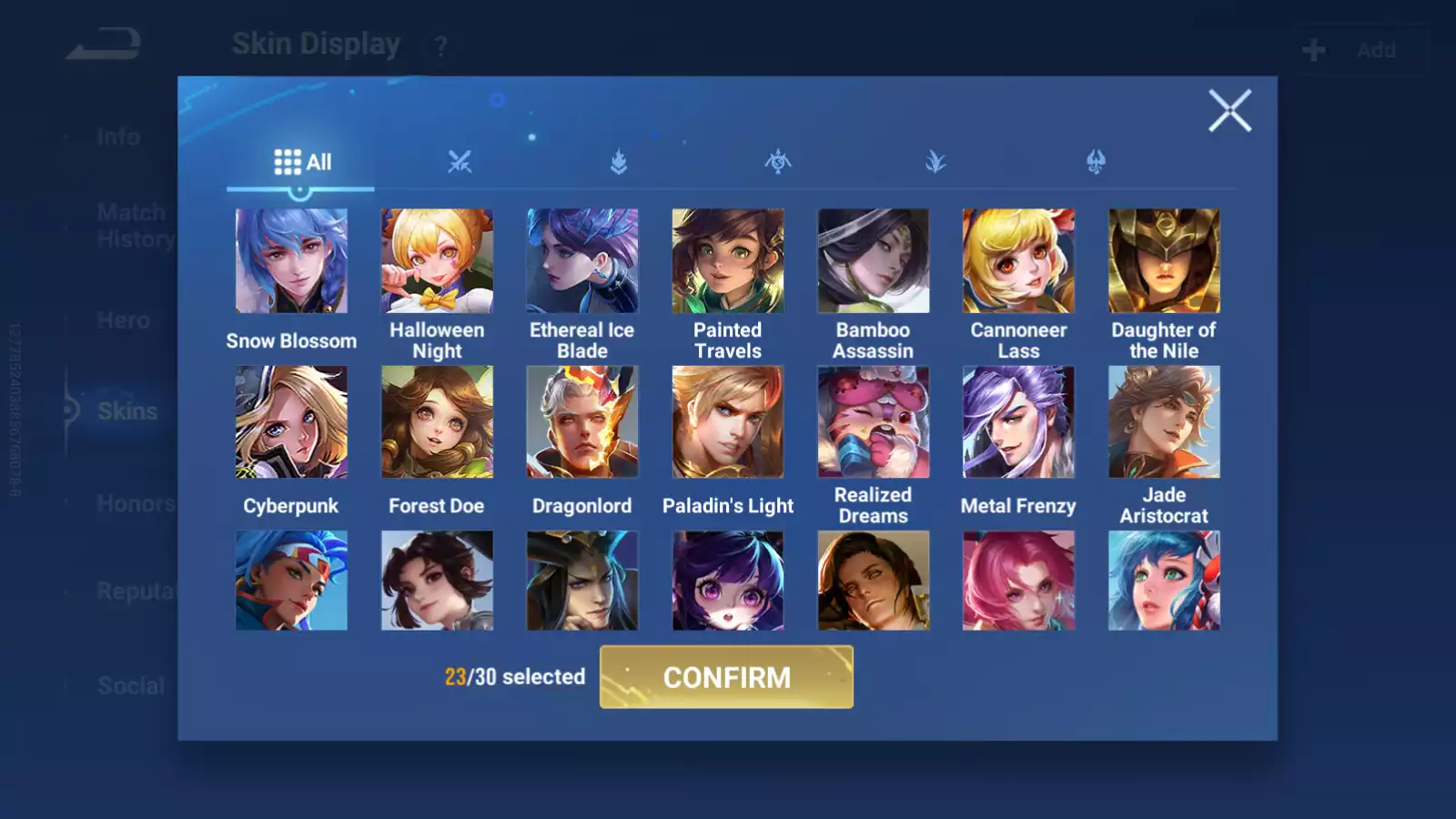Image resolution: width=1456 pixels, height=819 pixels.
Task: Deselect the Metal Frenzy skin
Action: click(1018, 420)
